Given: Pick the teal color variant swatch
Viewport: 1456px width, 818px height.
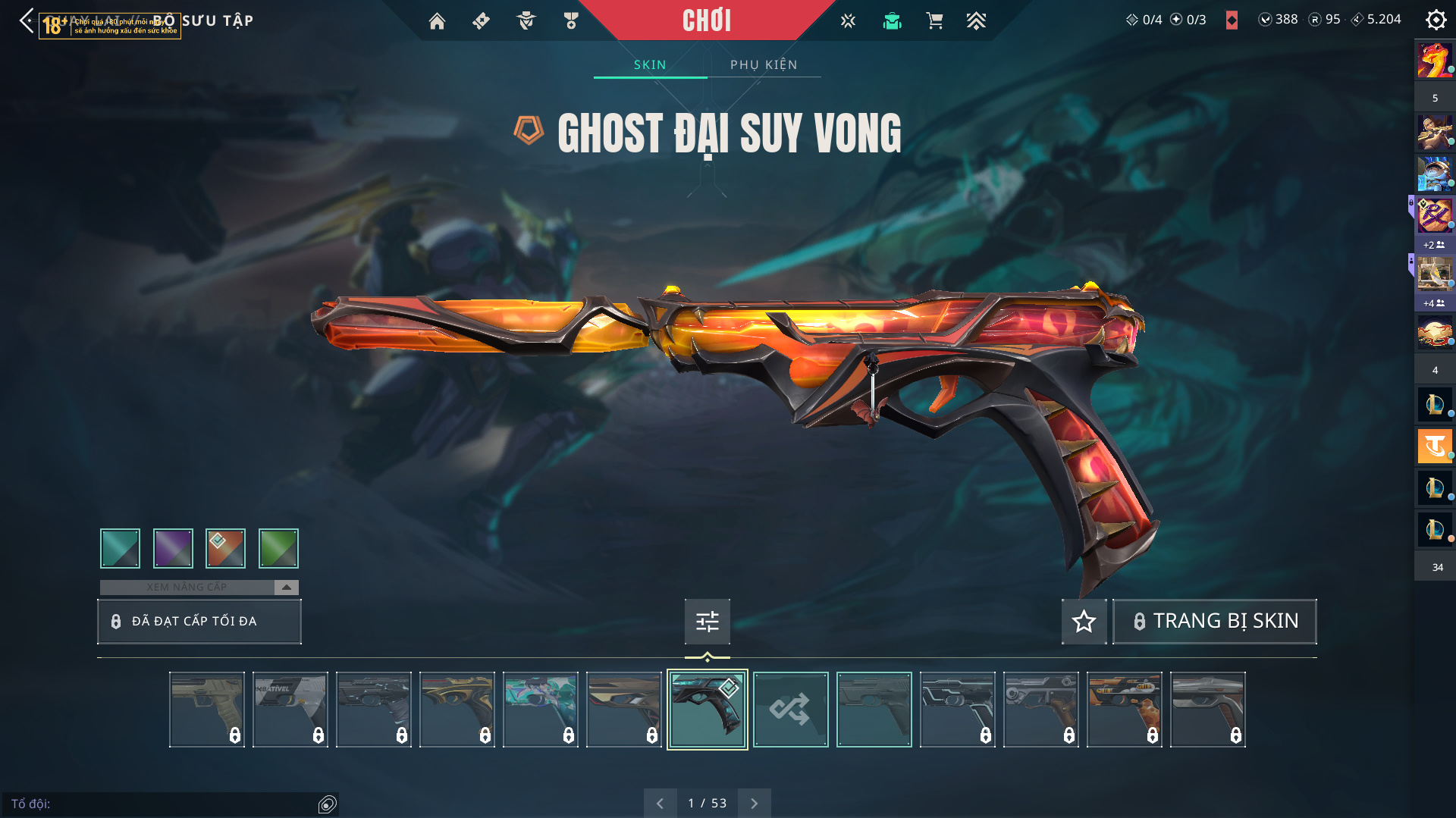Looking at the screenshot, I should click(x=120, y=548).
